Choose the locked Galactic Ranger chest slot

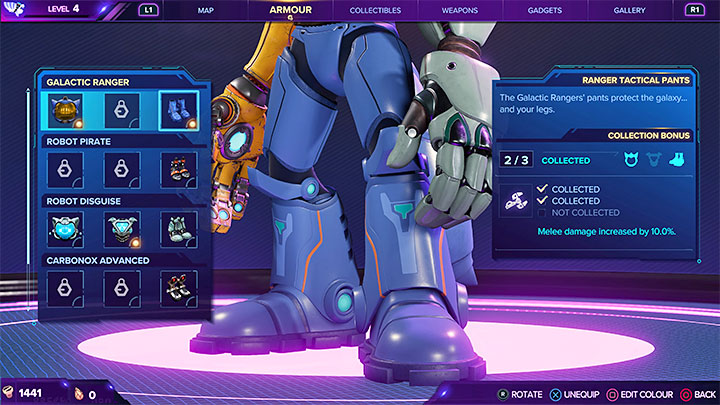tap(122, 111)
